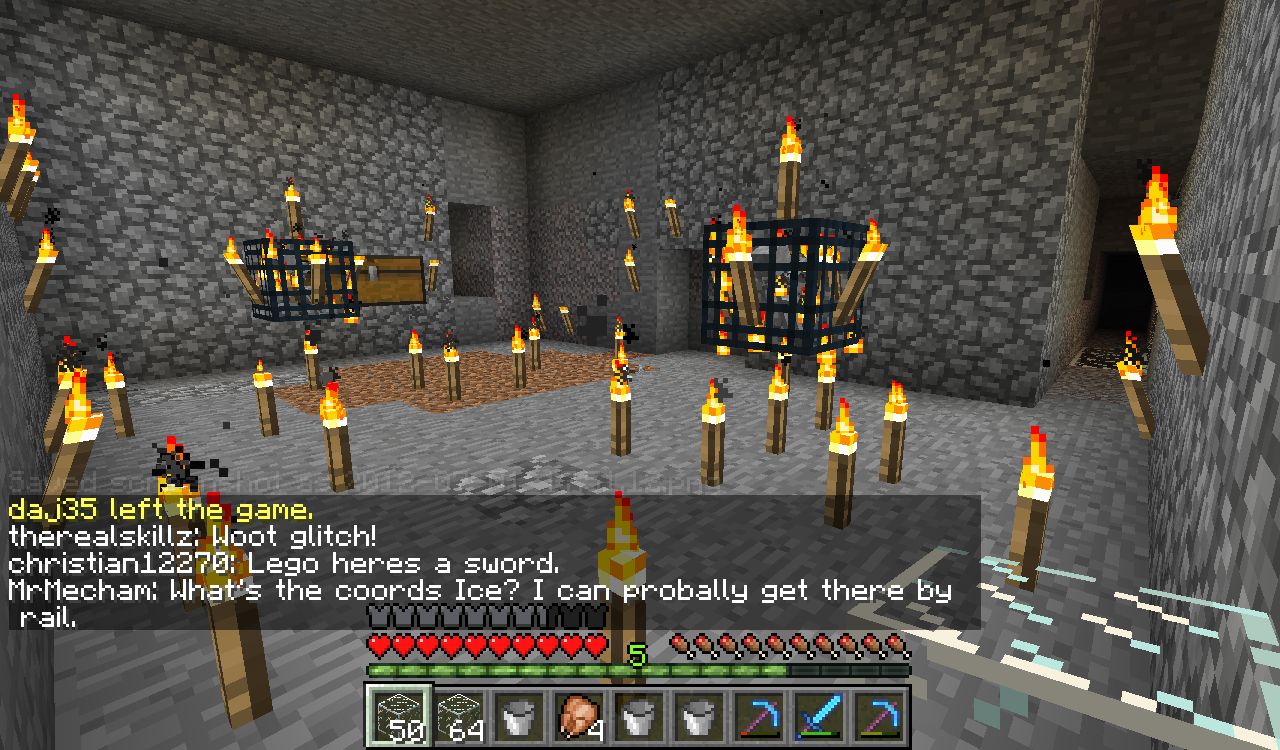Choose the cooked meat hotbar slot
The height and width of the screenshot is (750, 1280).
[578, 716]
